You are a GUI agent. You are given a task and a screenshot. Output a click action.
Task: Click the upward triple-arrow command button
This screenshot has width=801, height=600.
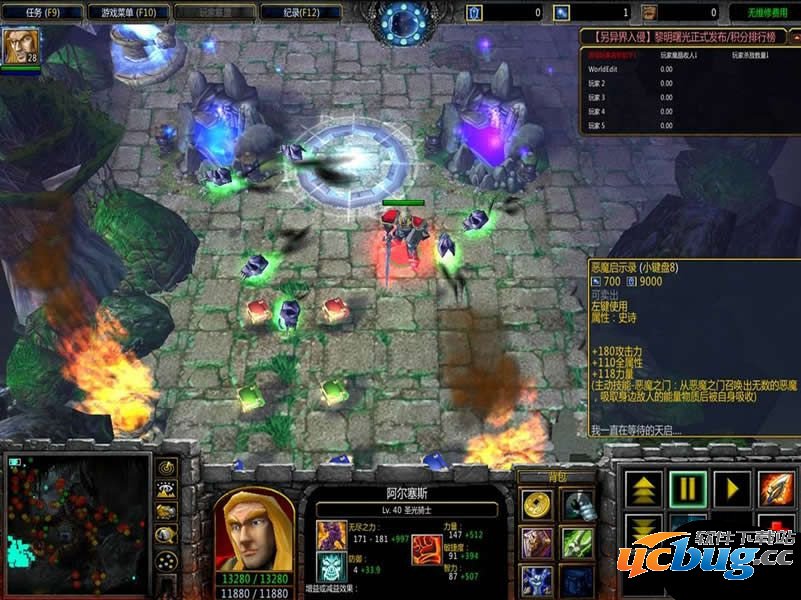point(645,489)
